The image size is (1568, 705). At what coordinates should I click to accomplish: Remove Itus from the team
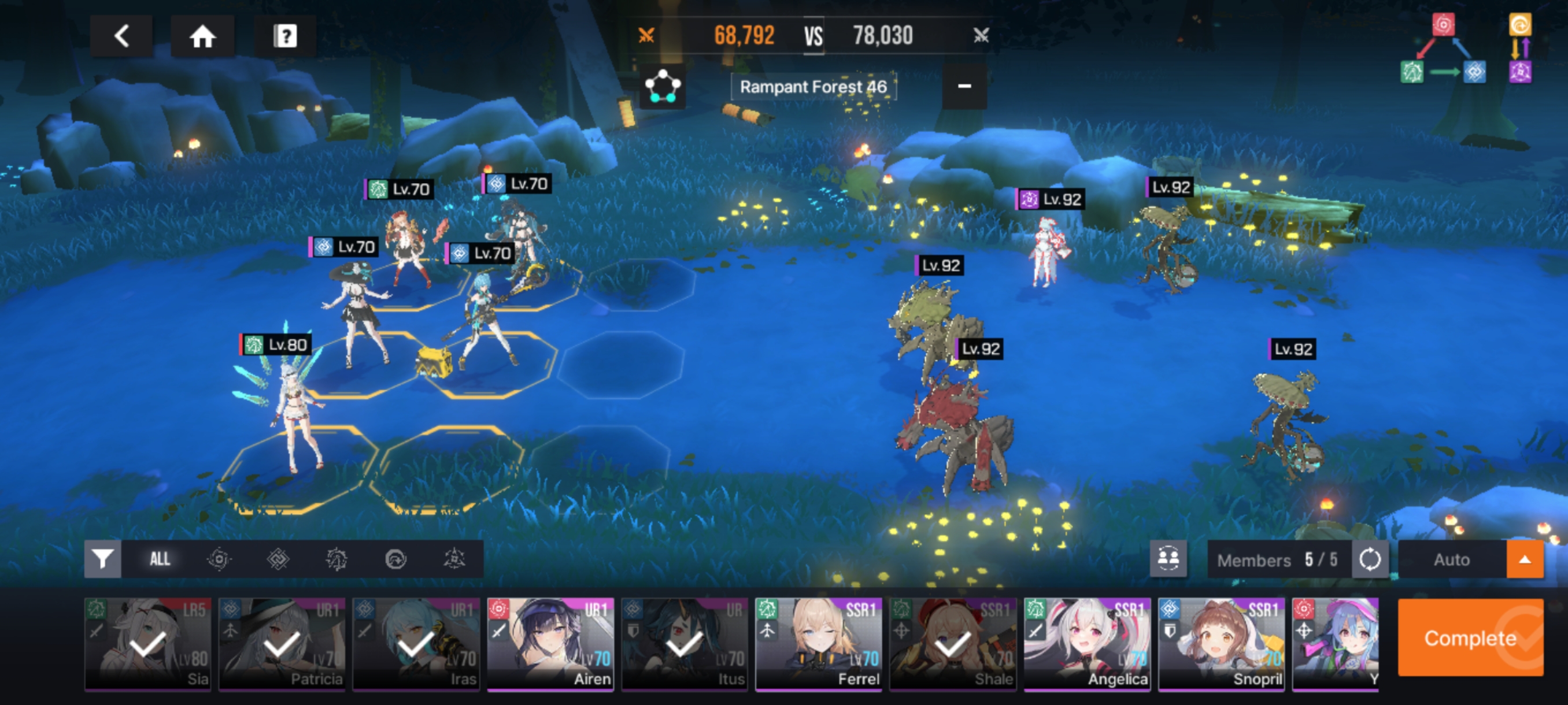684,644
